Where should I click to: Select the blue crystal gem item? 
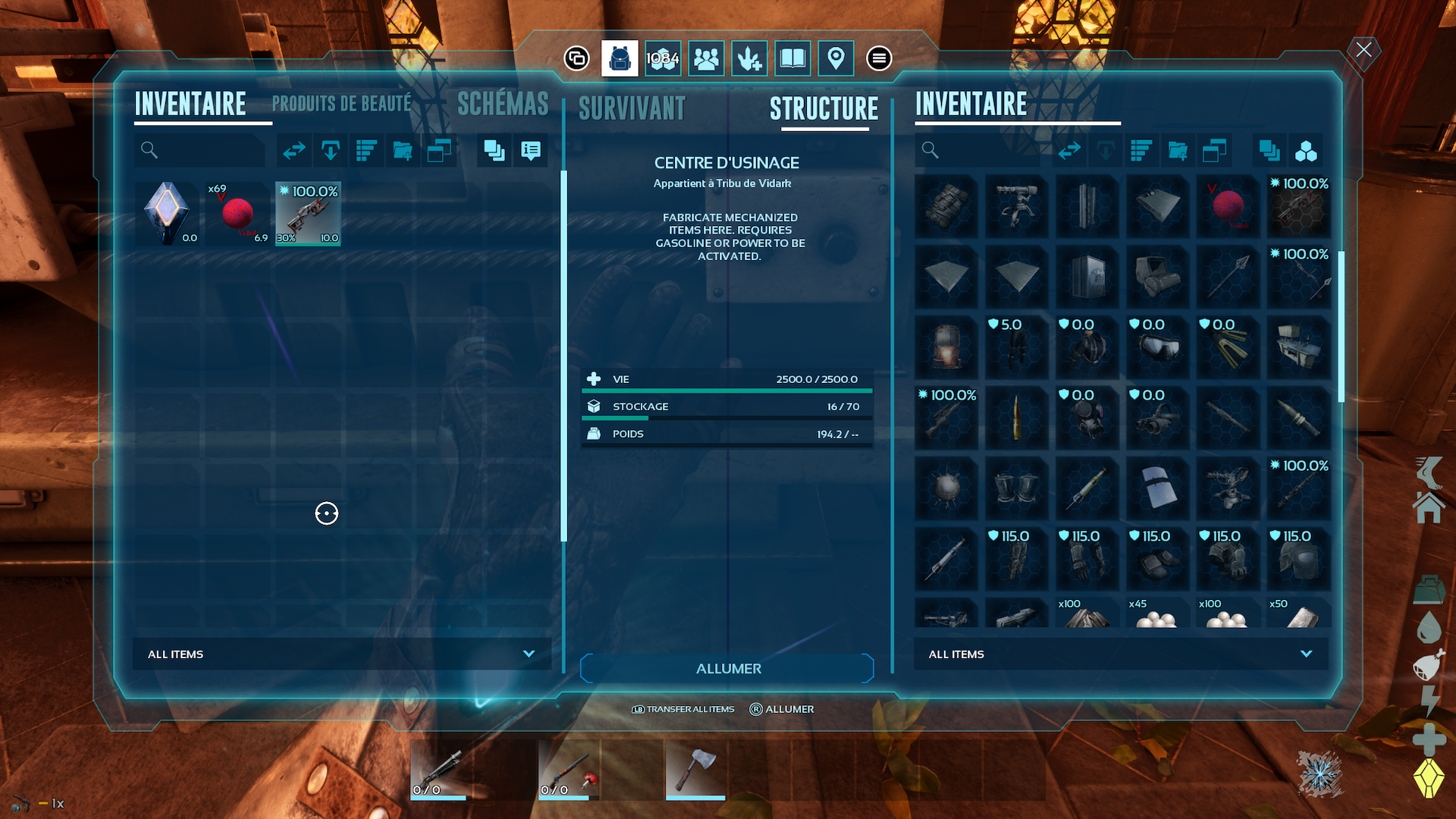click(x=166, y=213)
